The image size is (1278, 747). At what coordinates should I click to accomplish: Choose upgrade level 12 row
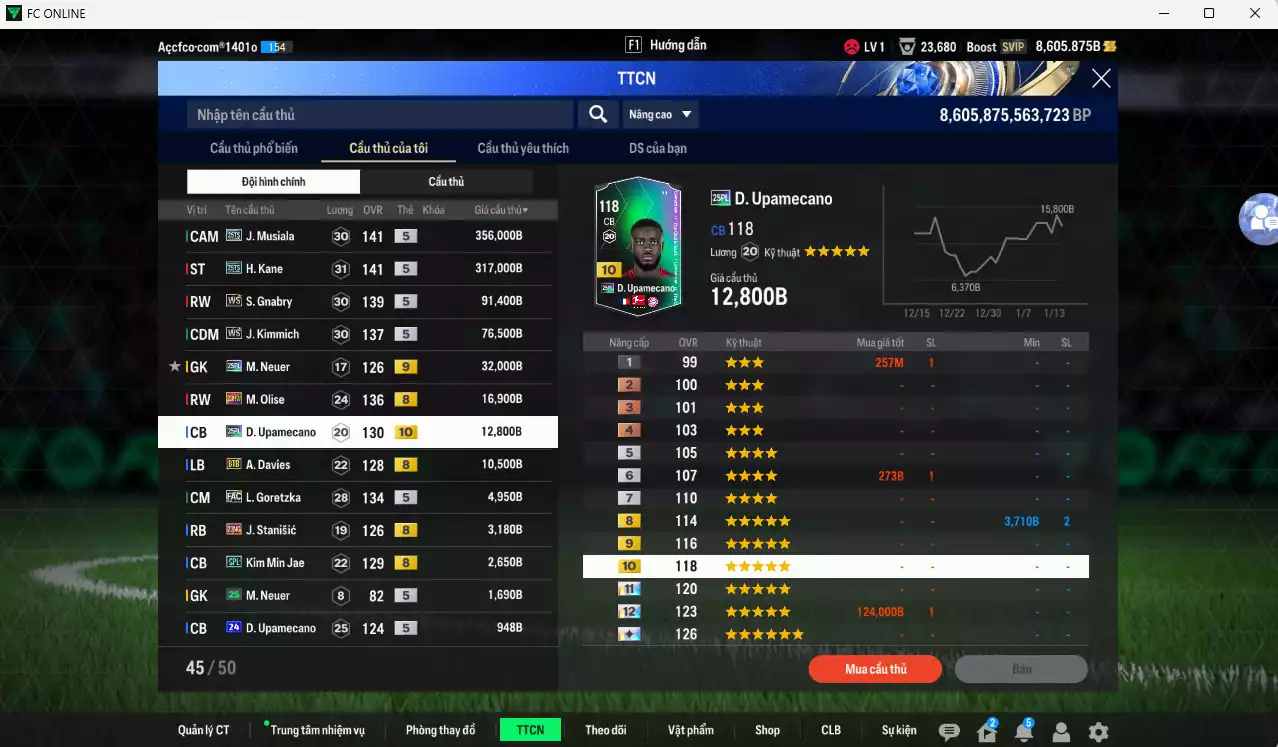point(835,612)
